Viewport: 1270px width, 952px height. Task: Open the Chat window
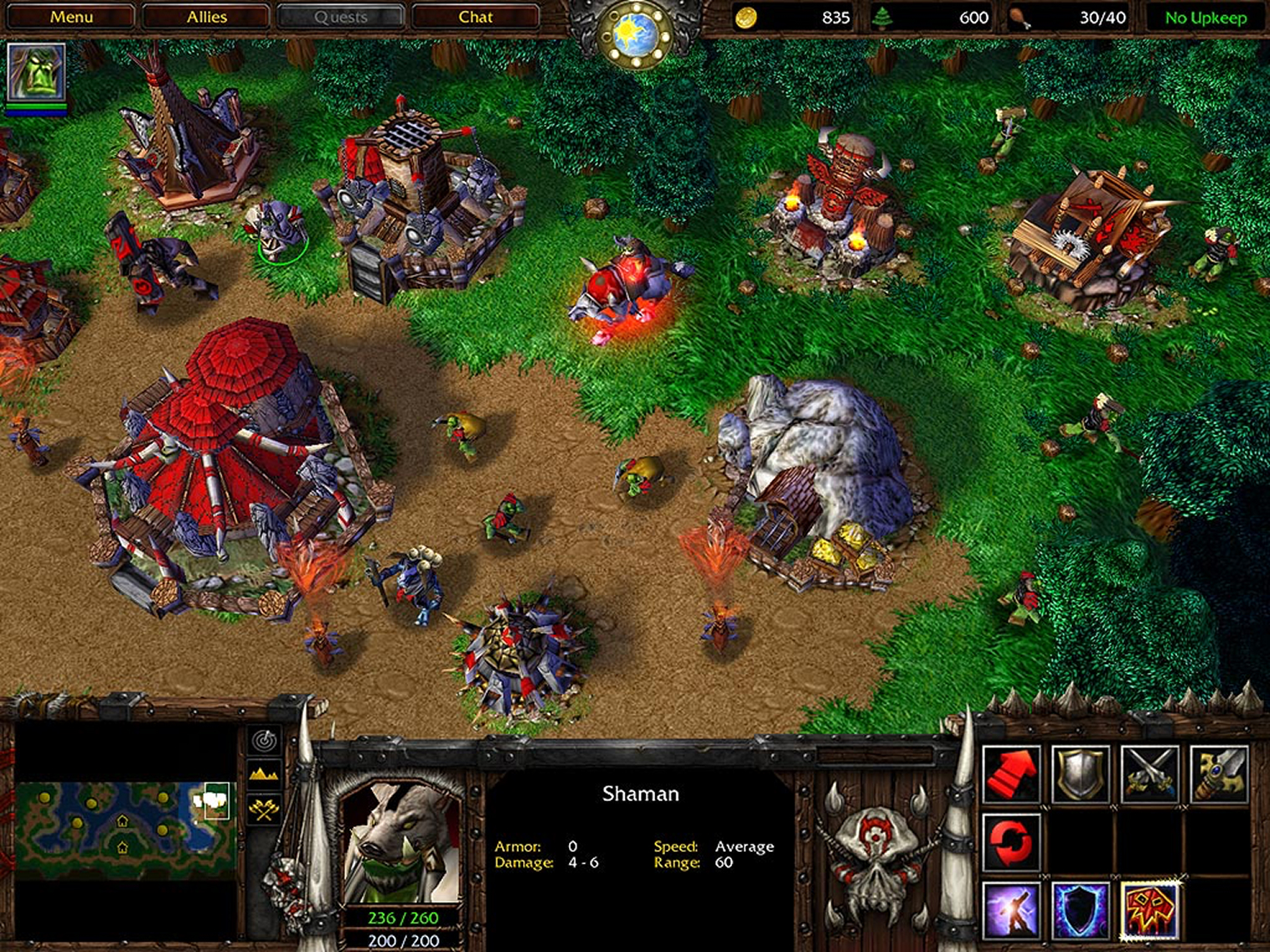pos(475,16)
